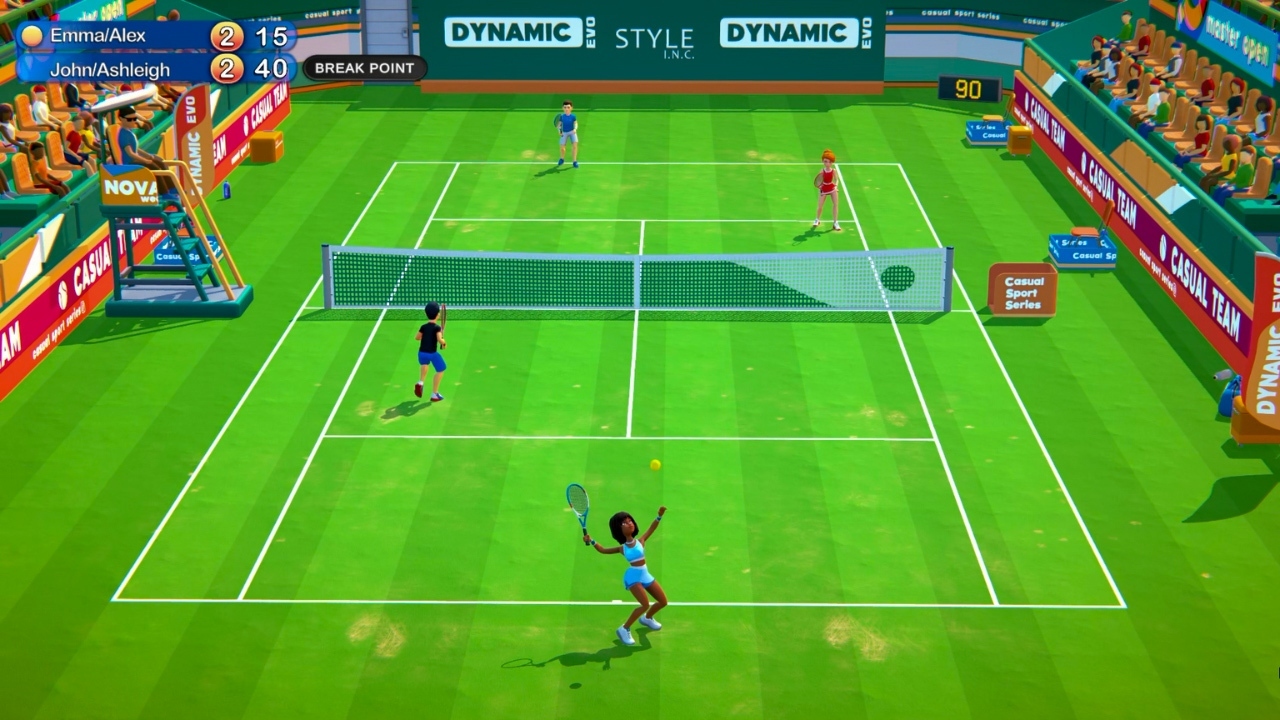Viewport: 1280px width, 720px height.
Task: Toggle the BREAK POINT indicator badge
Action: point(364,68)
